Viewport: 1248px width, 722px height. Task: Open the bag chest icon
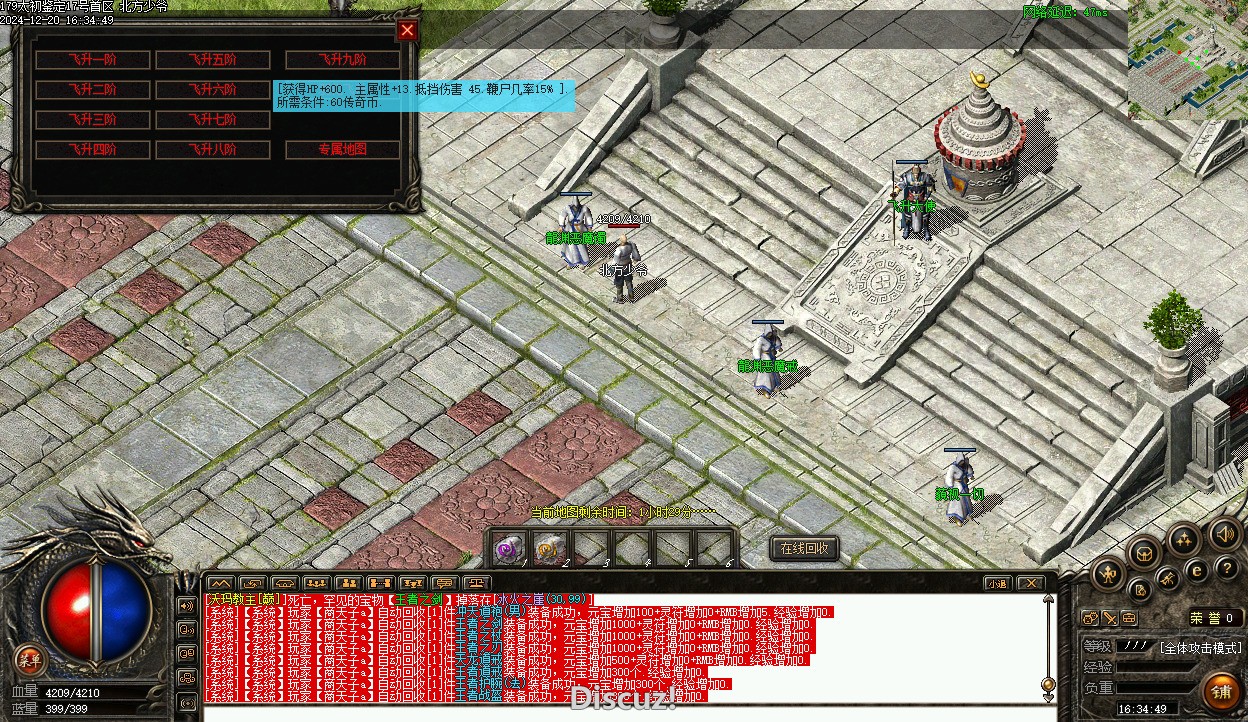1144,551
